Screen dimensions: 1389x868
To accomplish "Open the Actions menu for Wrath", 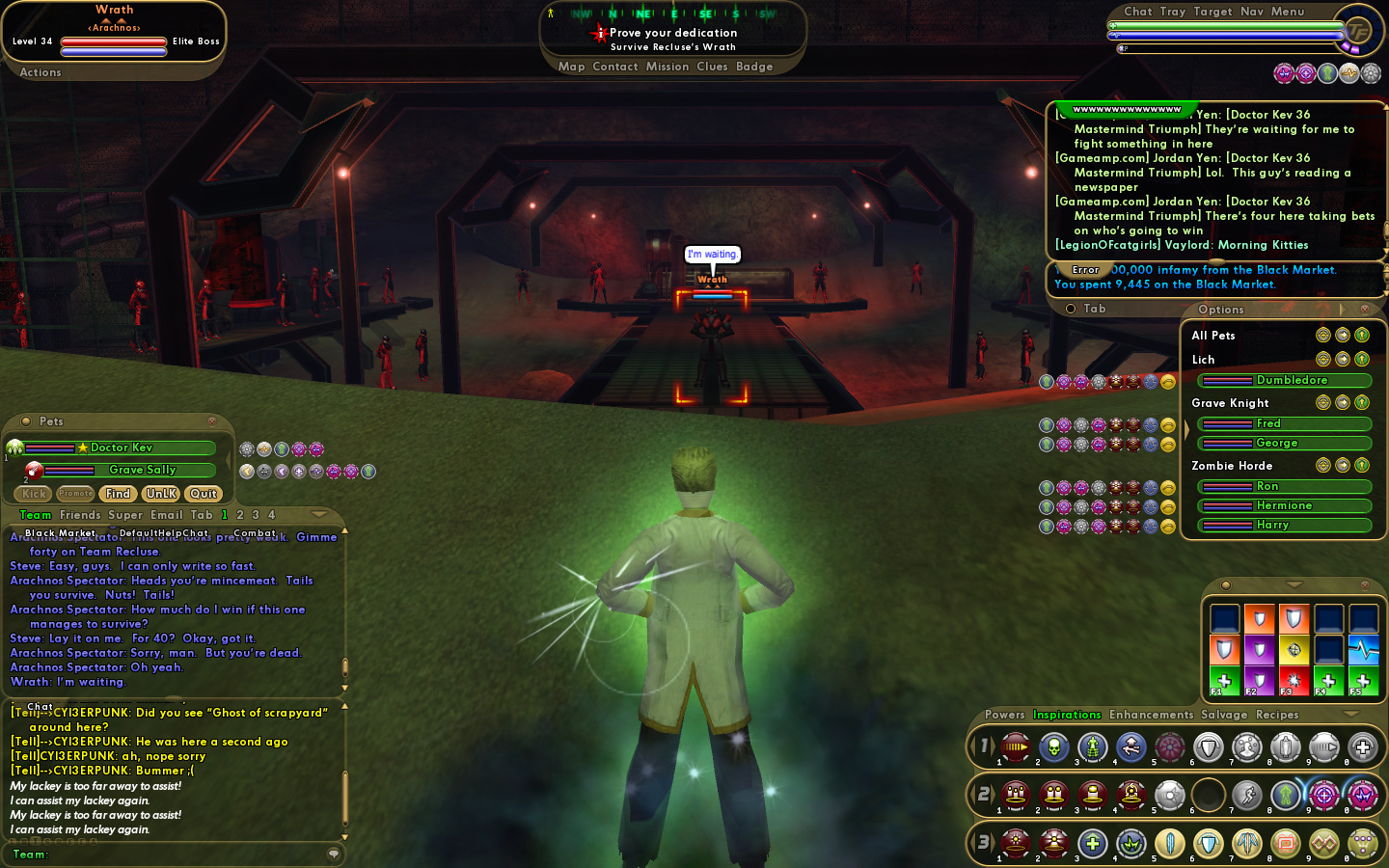I will tap(41, 72).
